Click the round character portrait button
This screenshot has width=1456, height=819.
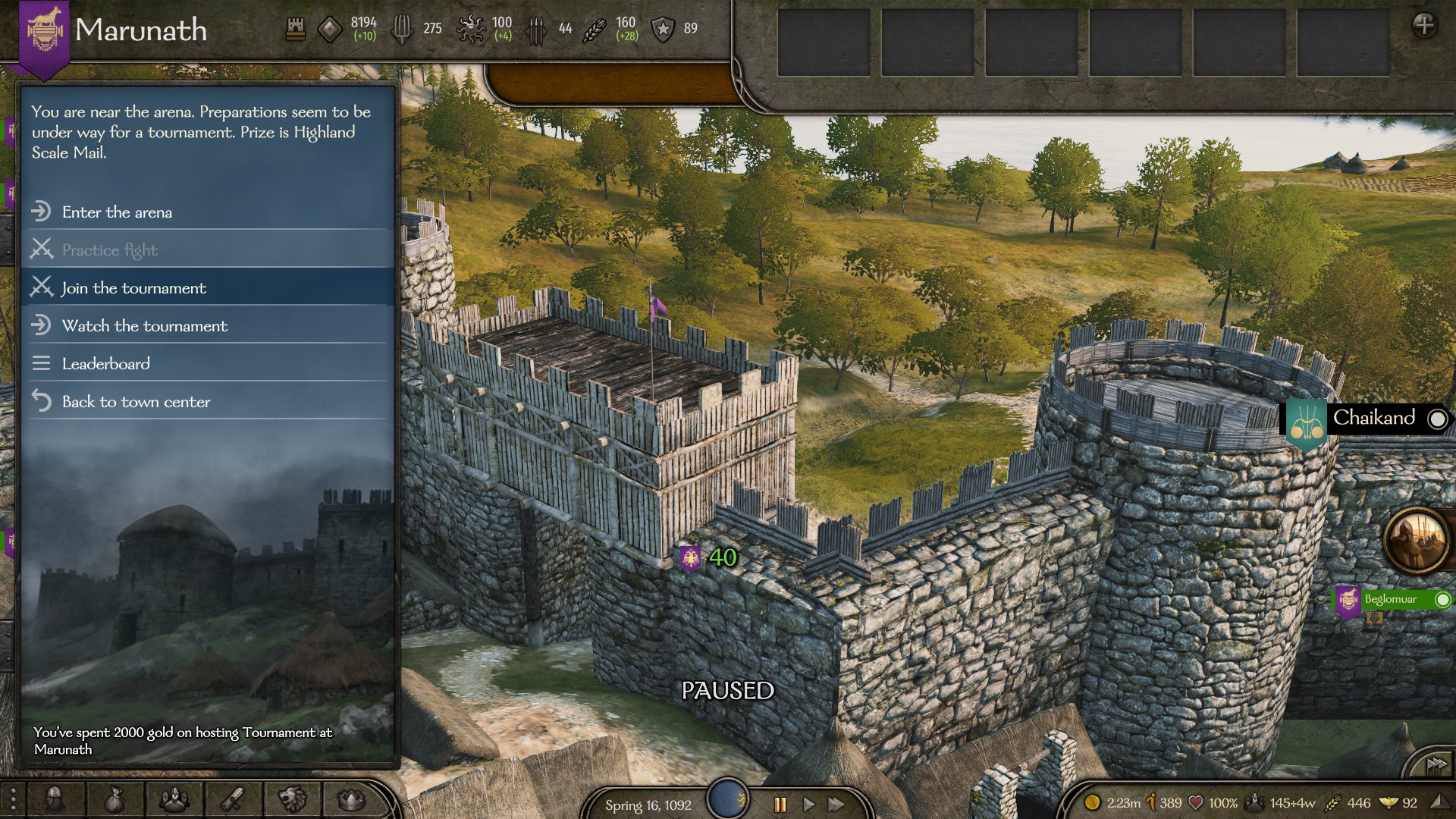point(1415,540)
